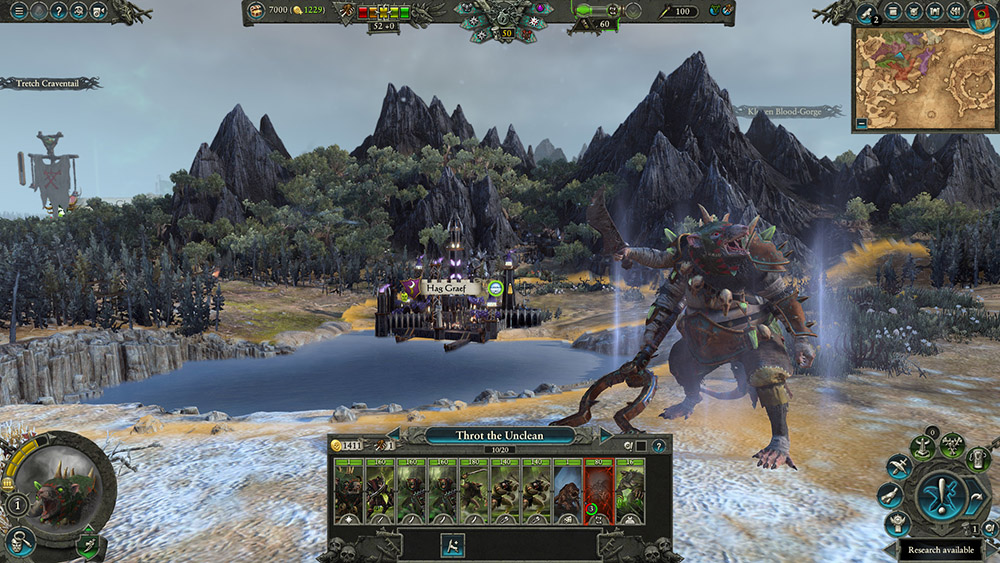The width and height of the screenshot is (1000, 563).
Task: Select Throt the Unclean lord unit card
Action: [x=348, y=491]
